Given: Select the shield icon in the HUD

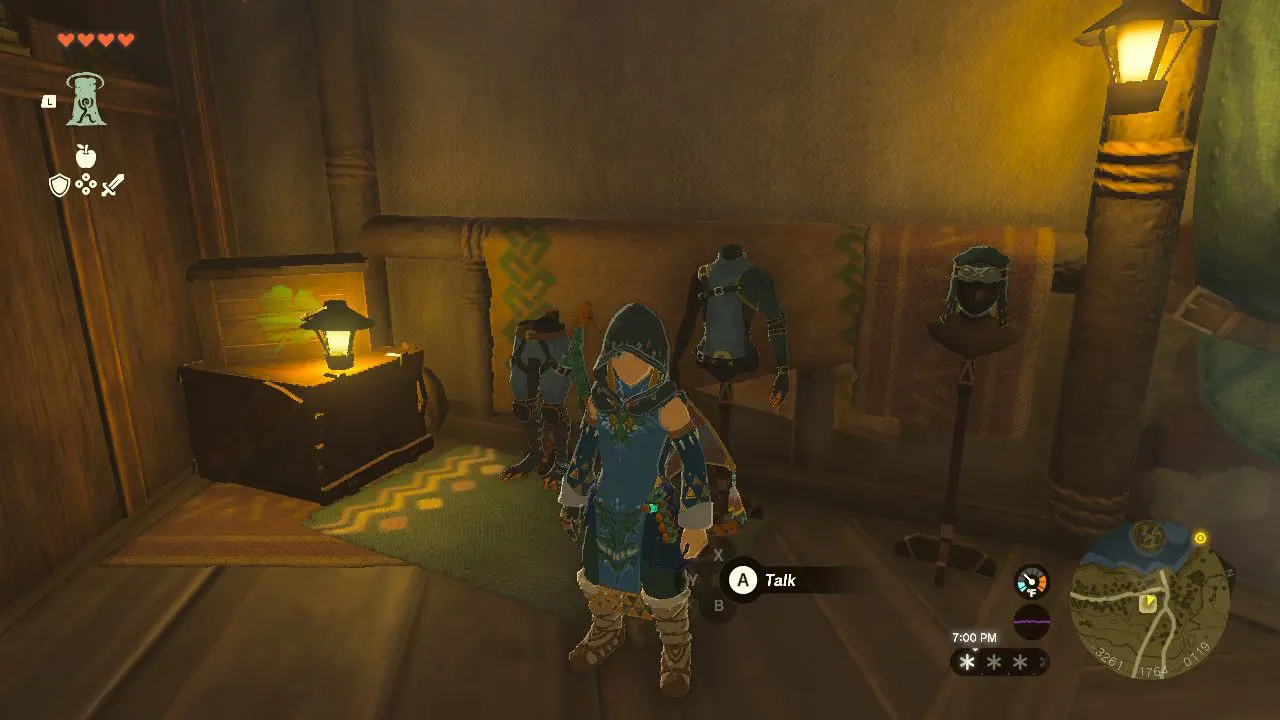Looking at the screenshot, I should coord(60,185).
